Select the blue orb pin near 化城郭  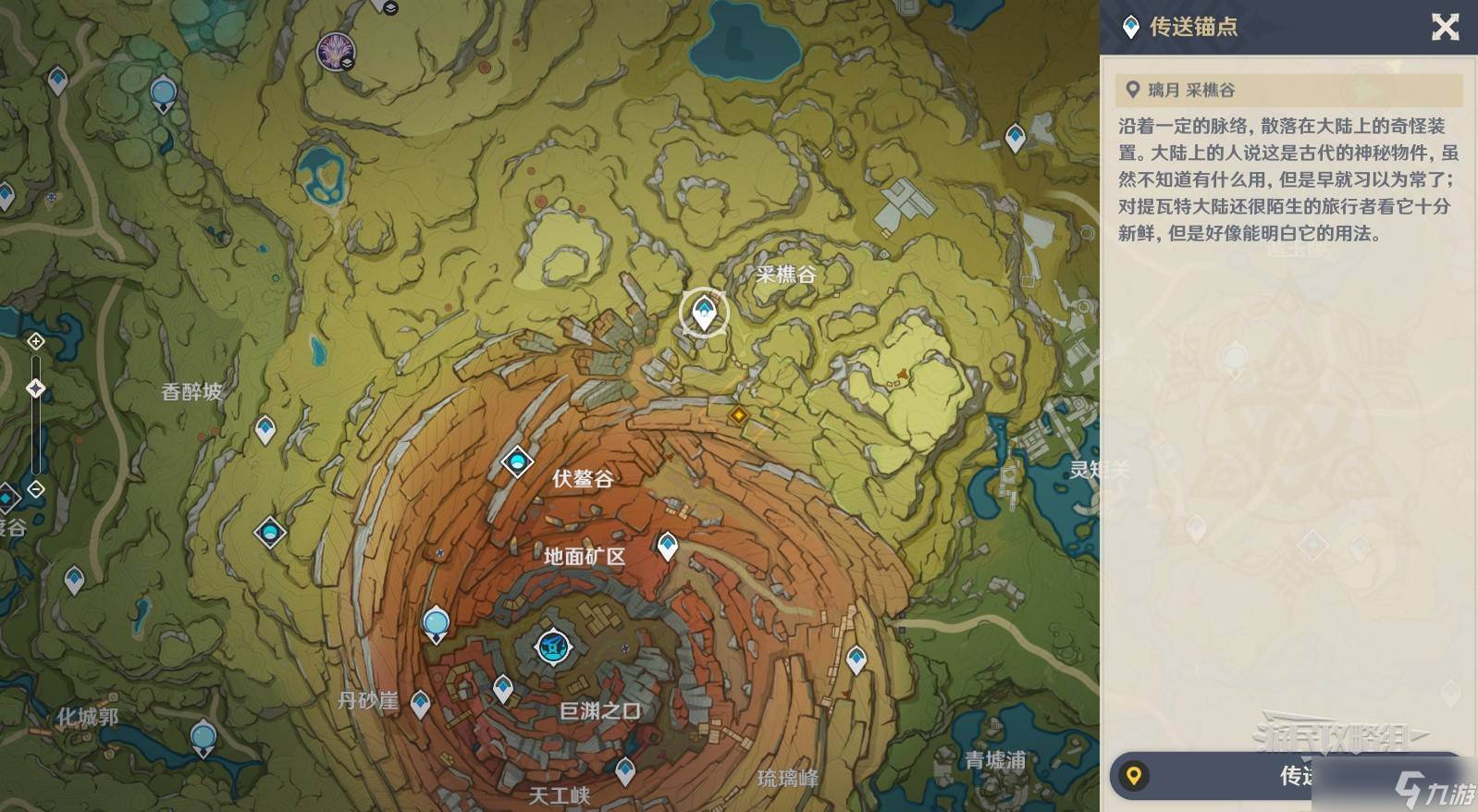203,738
